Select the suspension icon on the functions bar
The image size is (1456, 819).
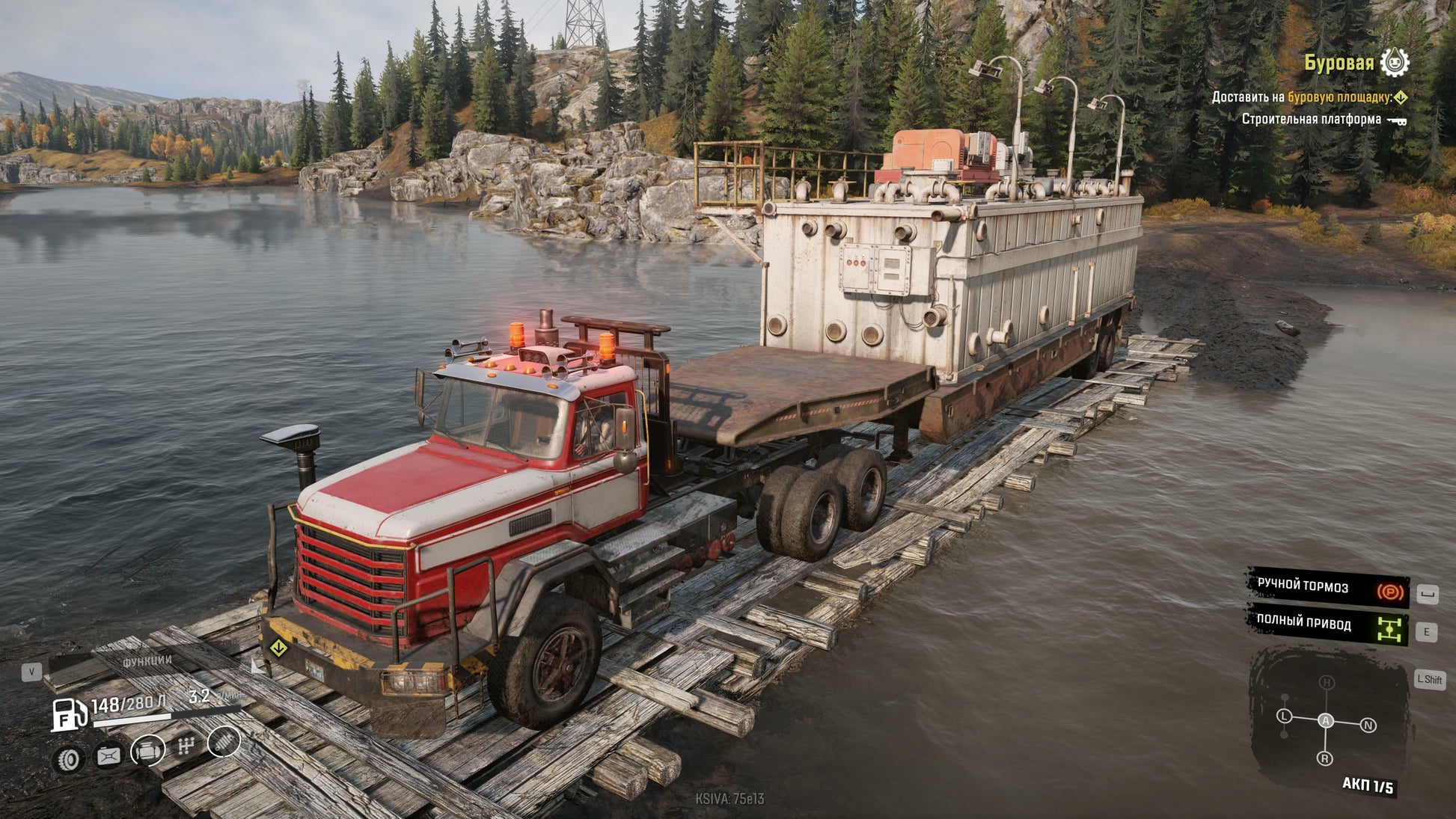coord(224,744)
